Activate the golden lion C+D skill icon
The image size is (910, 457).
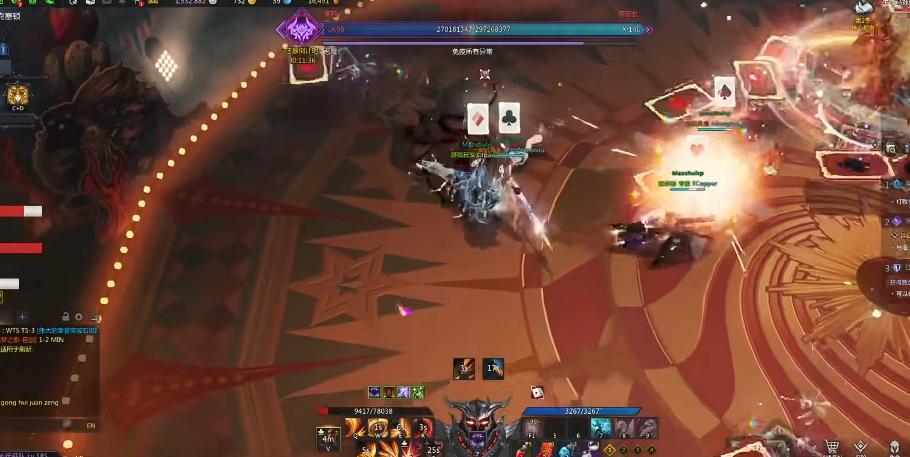tap(17, 95)
